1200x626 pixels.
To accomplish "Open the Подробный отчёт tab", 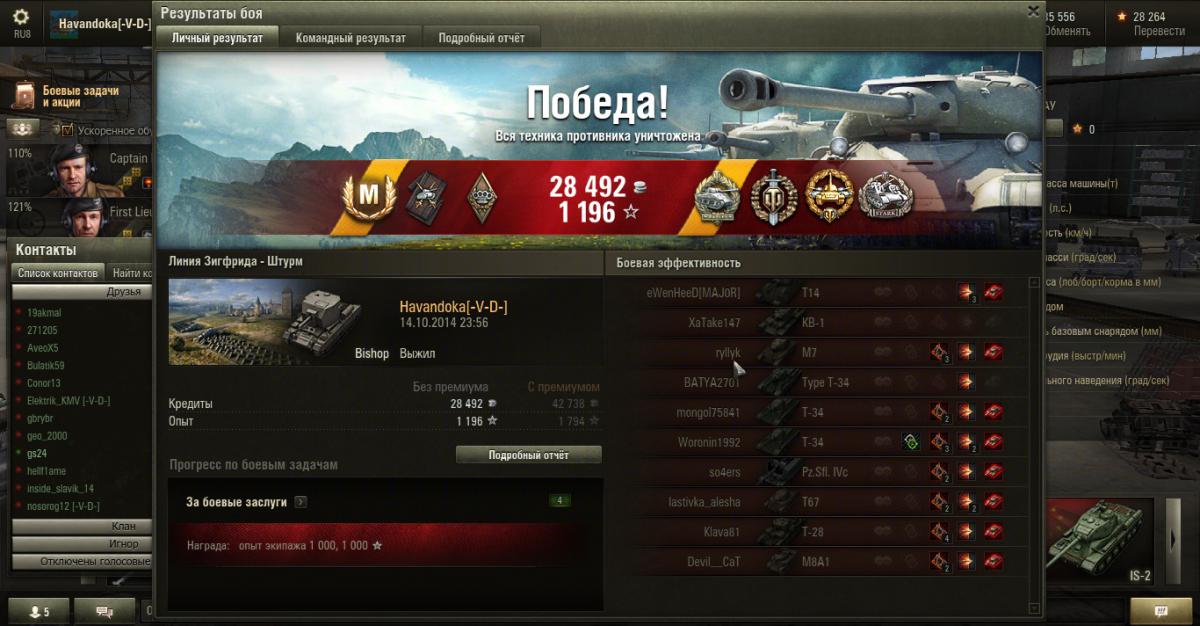I will pyautogui.click(x=481, y=38).
